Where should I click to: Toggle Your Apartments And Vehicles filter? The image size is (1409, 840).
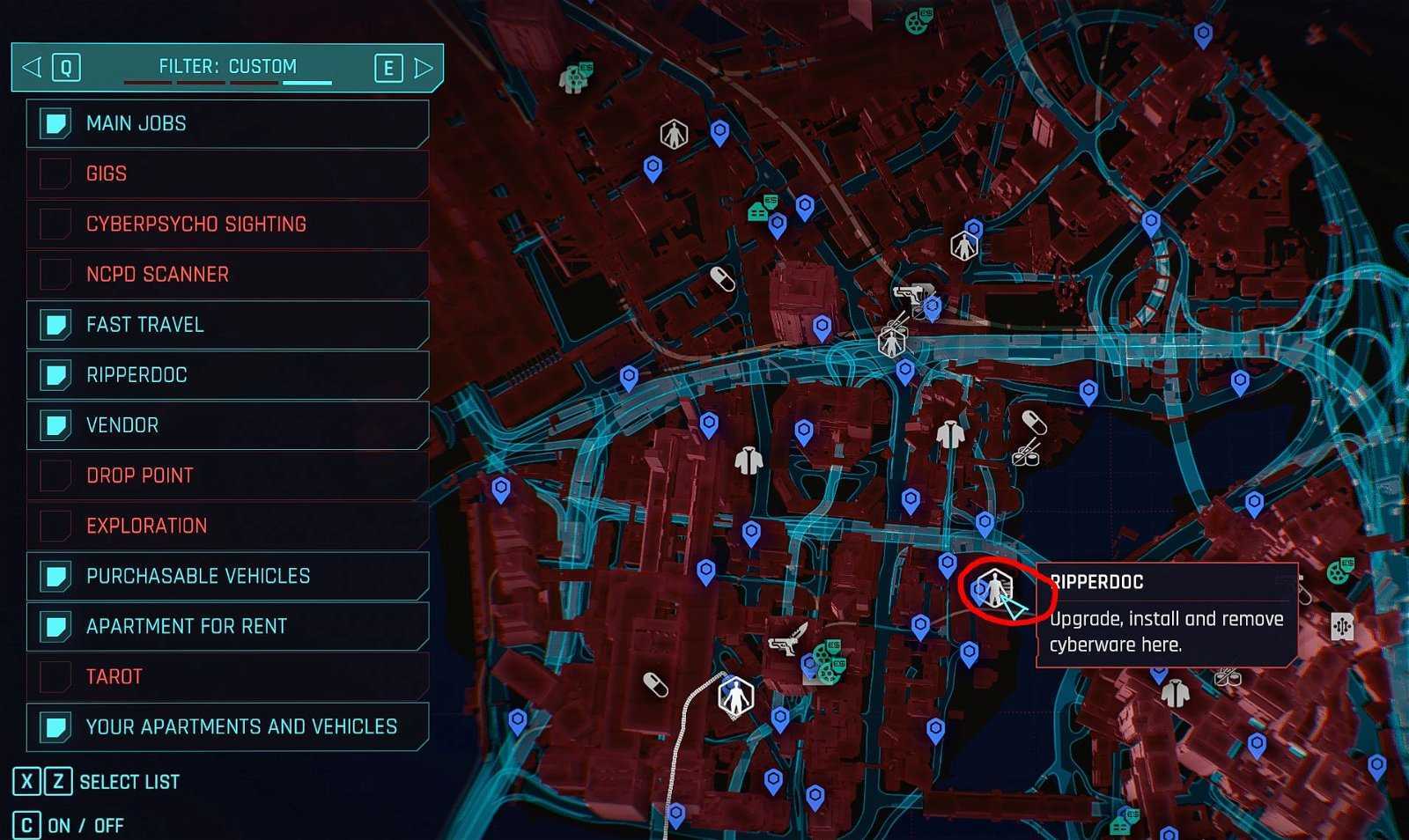[55, 726]
